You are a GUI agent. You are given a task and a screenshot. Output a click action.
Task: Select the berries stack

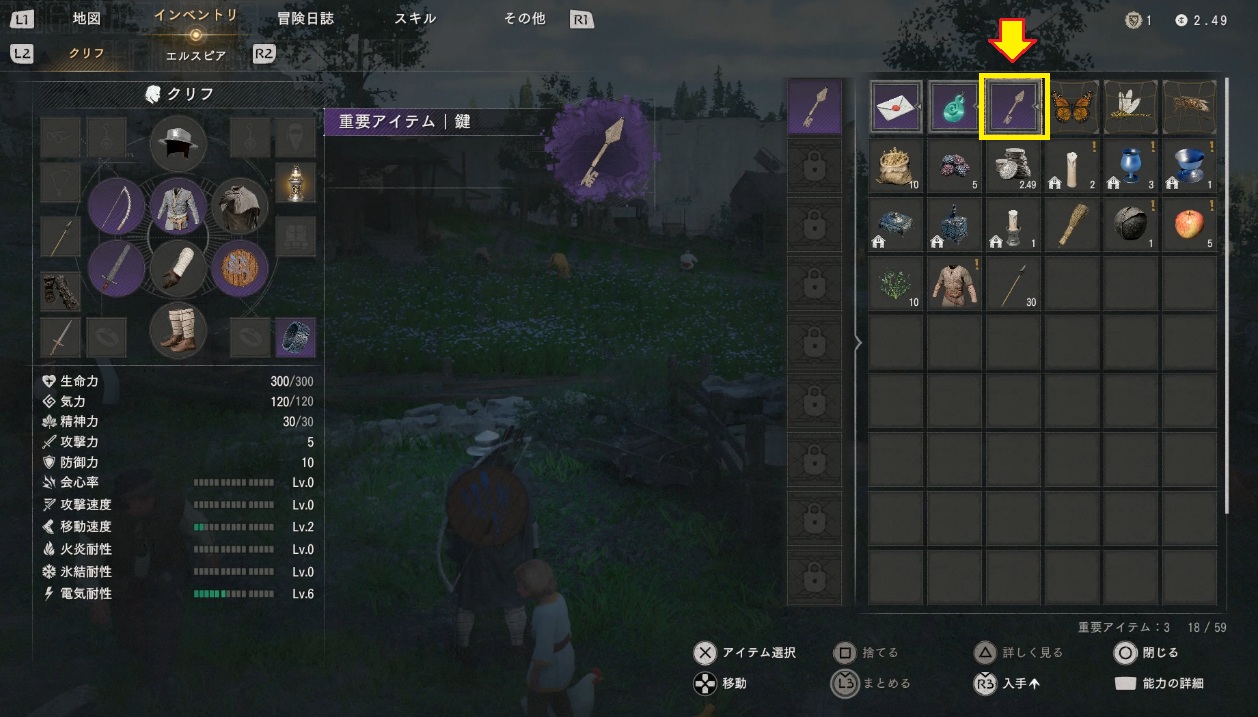pyautogui.click(x=956, y=167)
